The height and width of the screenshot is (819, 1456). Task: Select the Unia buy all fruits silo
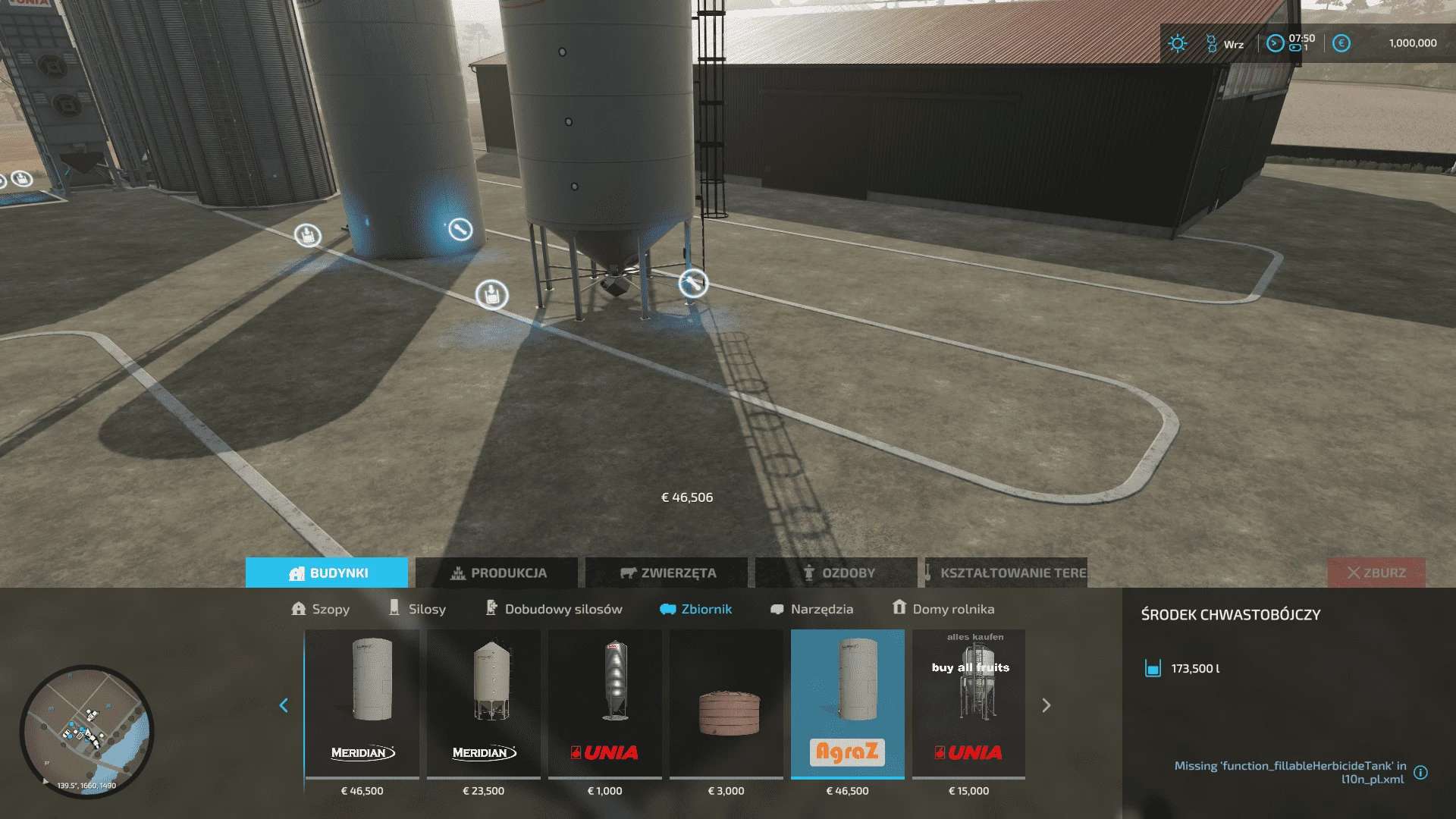pyautogui.click(x=969, y=704)
